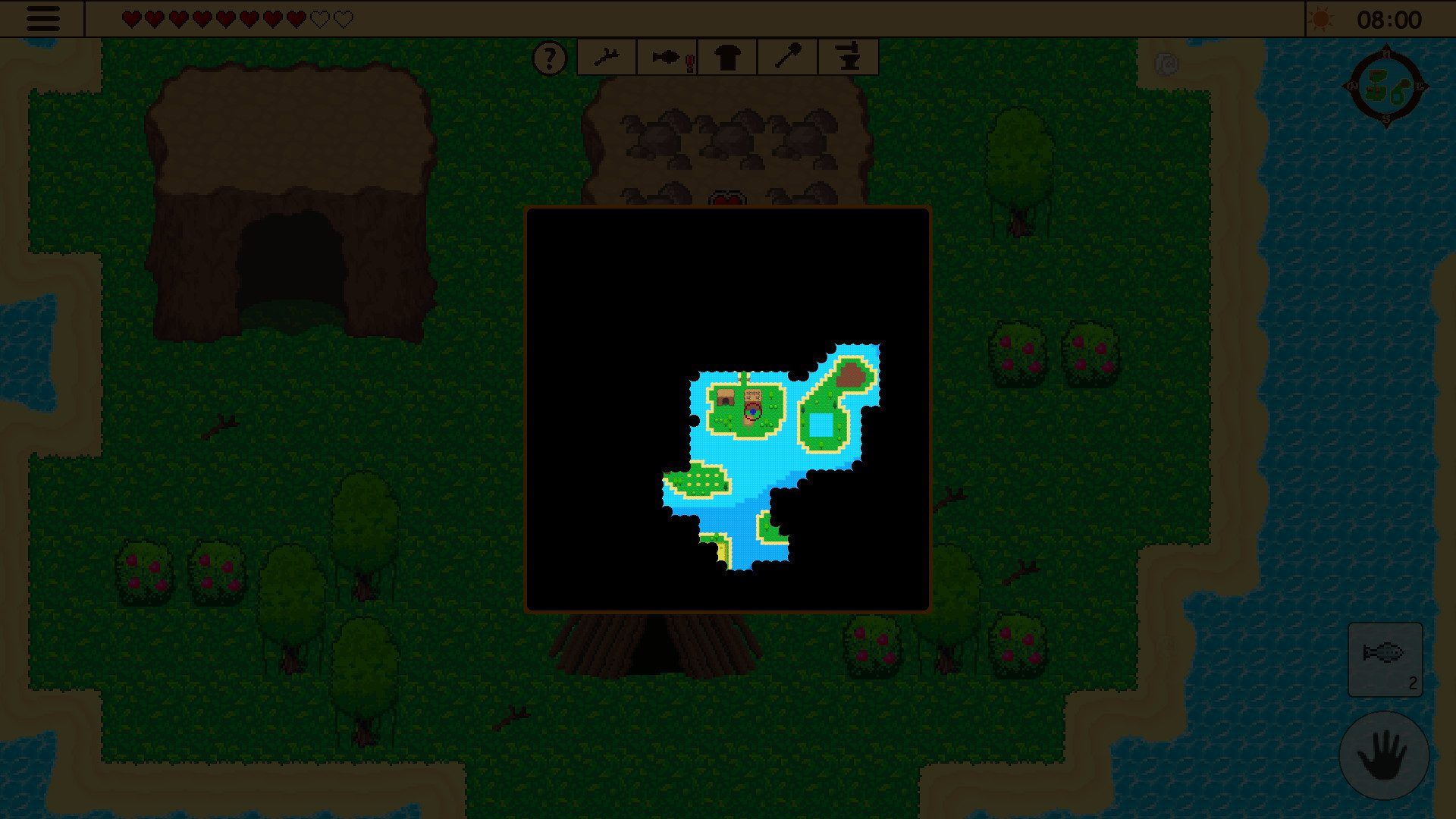The image size is (1456, 819).
Task: Open the hamburger menu
Action: [x=43, y=19]
